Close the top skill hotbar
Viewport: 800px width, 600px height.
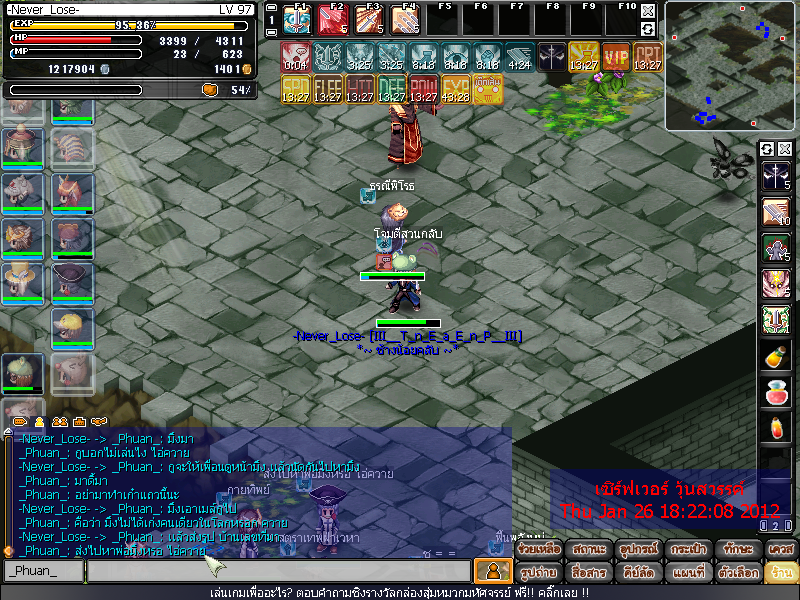[x=648, y=10]
